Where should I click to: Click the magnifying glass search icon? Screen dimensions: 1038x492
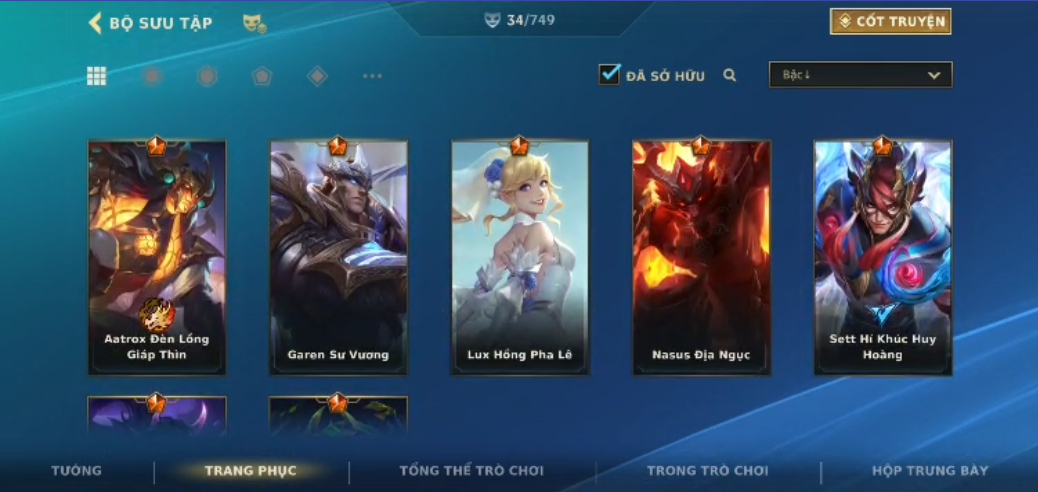(x=730, y=75)
